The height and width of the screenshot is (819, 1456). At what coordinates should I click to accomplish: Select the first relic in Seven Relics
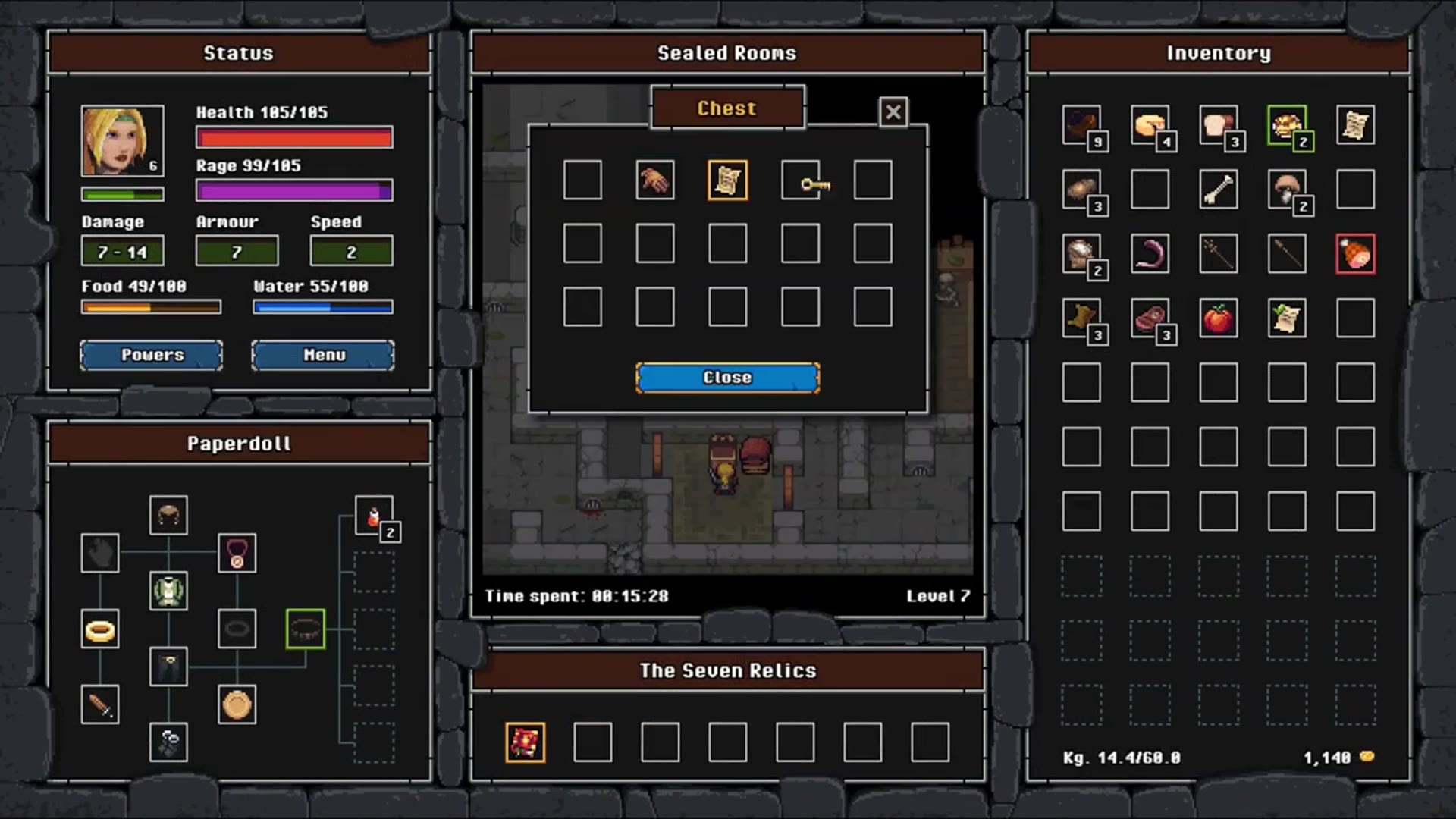click(525, 742)
